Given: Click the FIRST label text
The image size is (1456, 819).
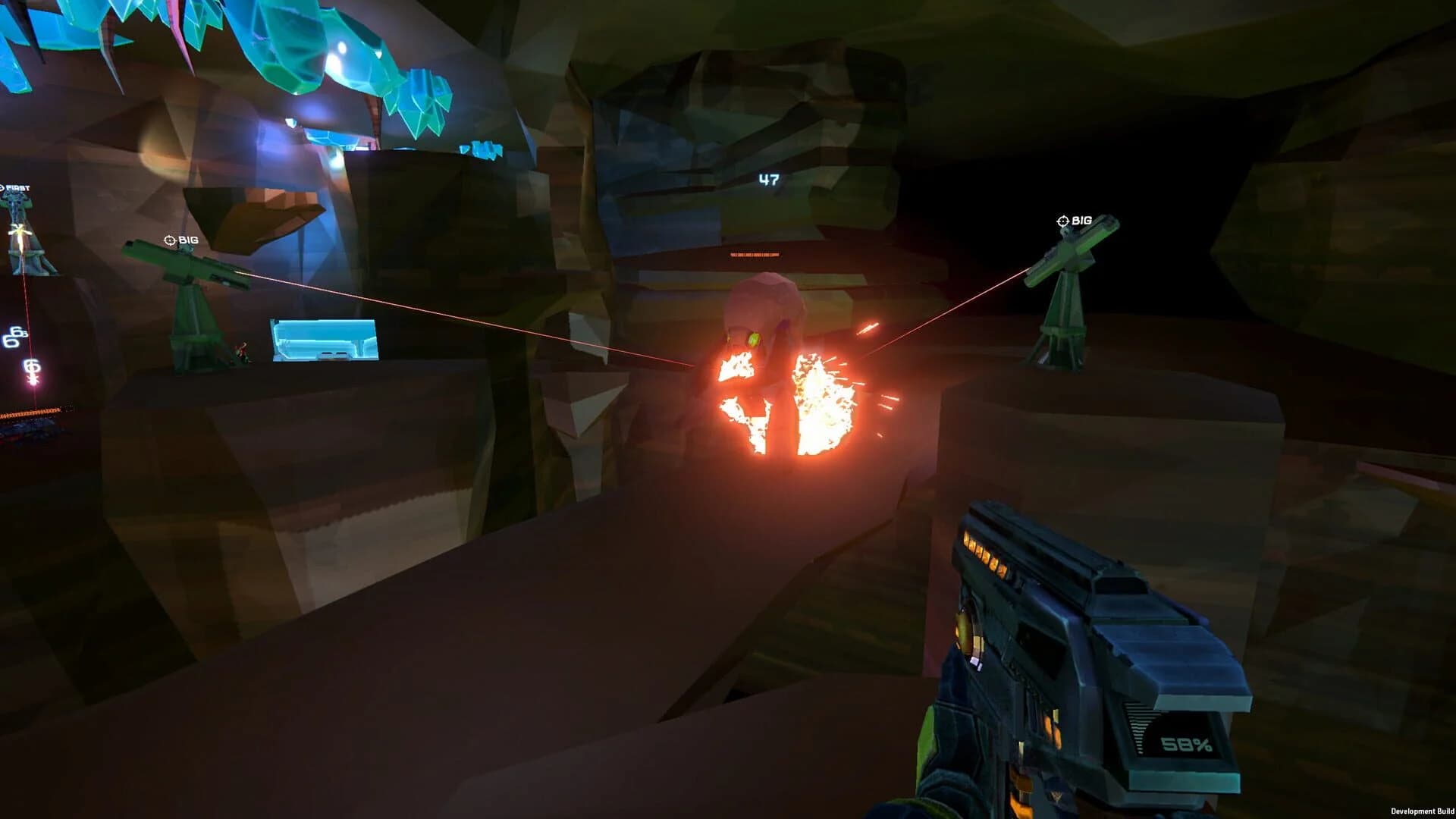Looking at the screenshot, I should pos(17,186).
